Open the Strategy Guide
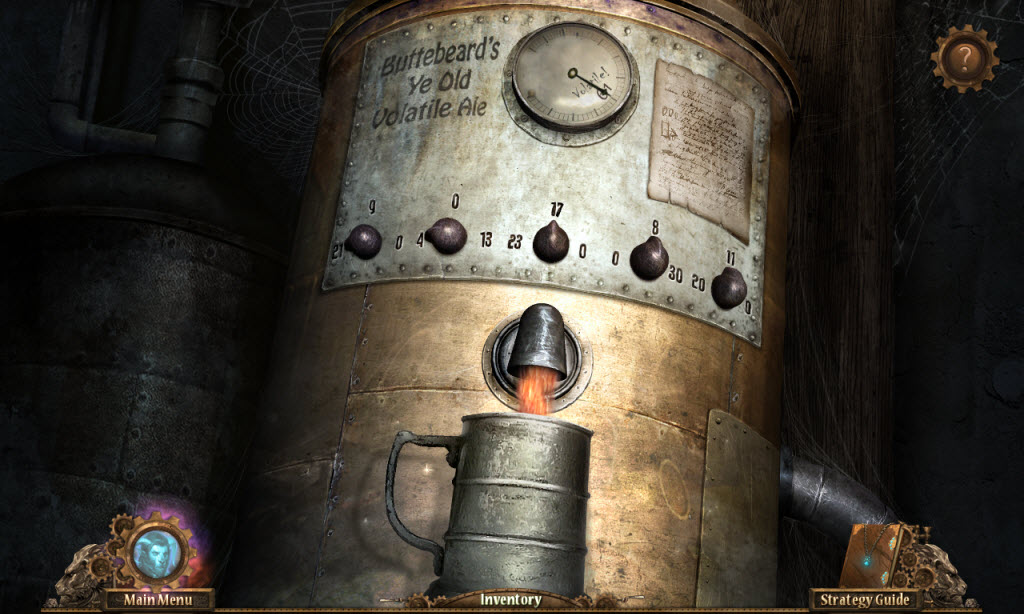 [x=865, y=600]
